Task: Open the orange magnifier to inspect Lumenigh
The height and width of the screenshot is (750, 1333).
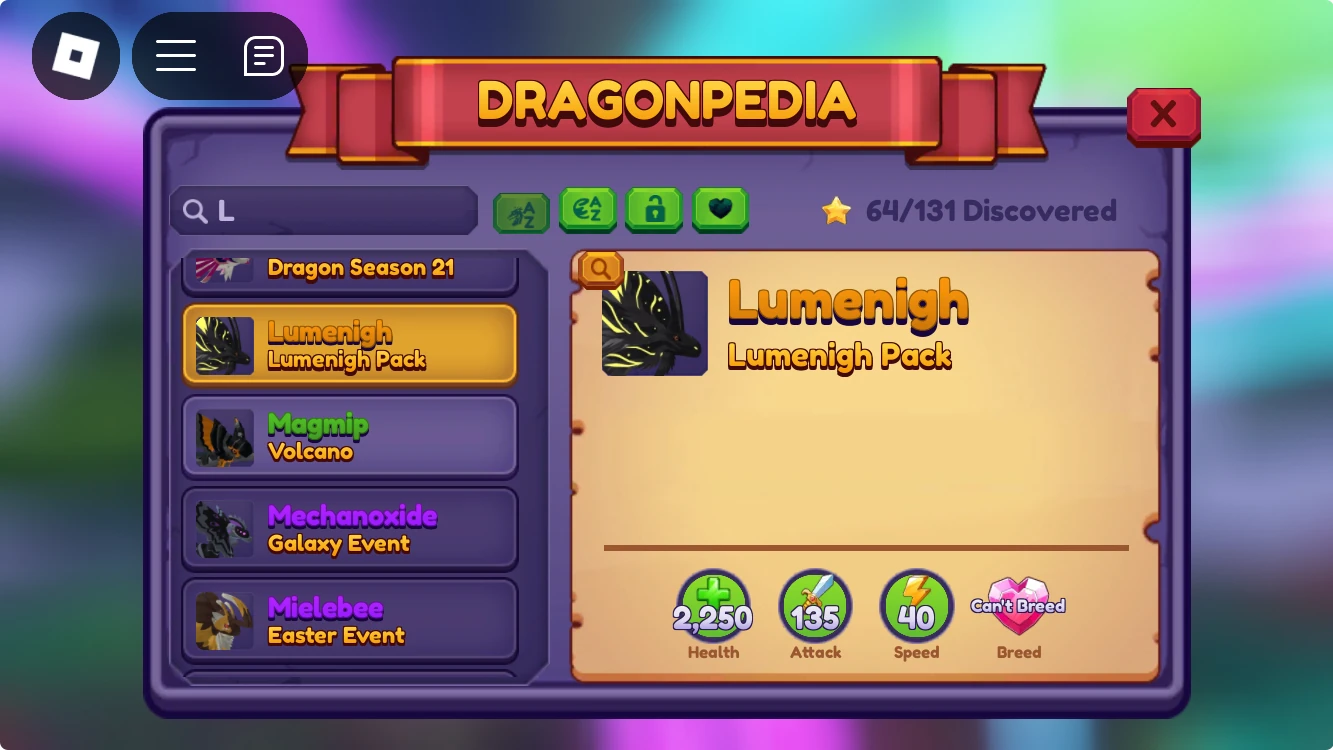Action: point(600,269)
